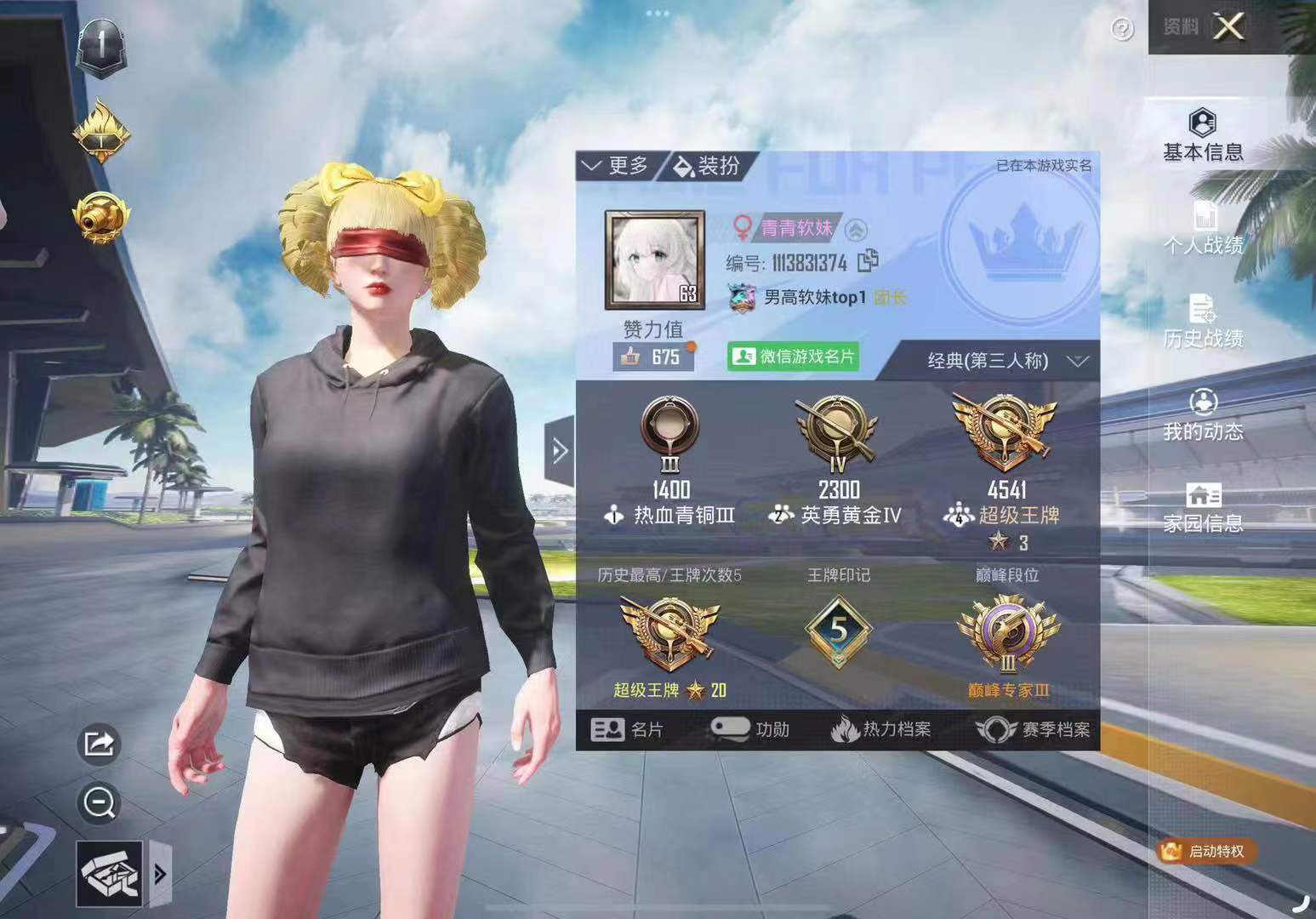
Task: Open the 热力档案 section
Action: tap(881, 729)
